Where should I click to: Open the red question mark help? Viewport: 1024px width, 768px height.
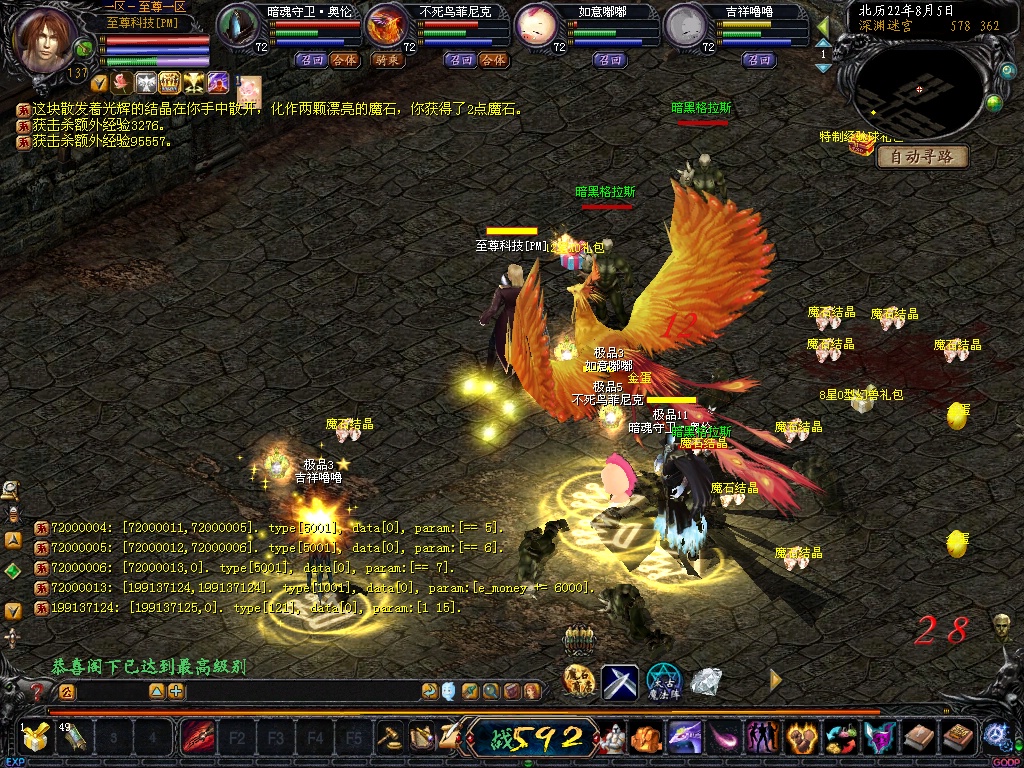point(38,691)
